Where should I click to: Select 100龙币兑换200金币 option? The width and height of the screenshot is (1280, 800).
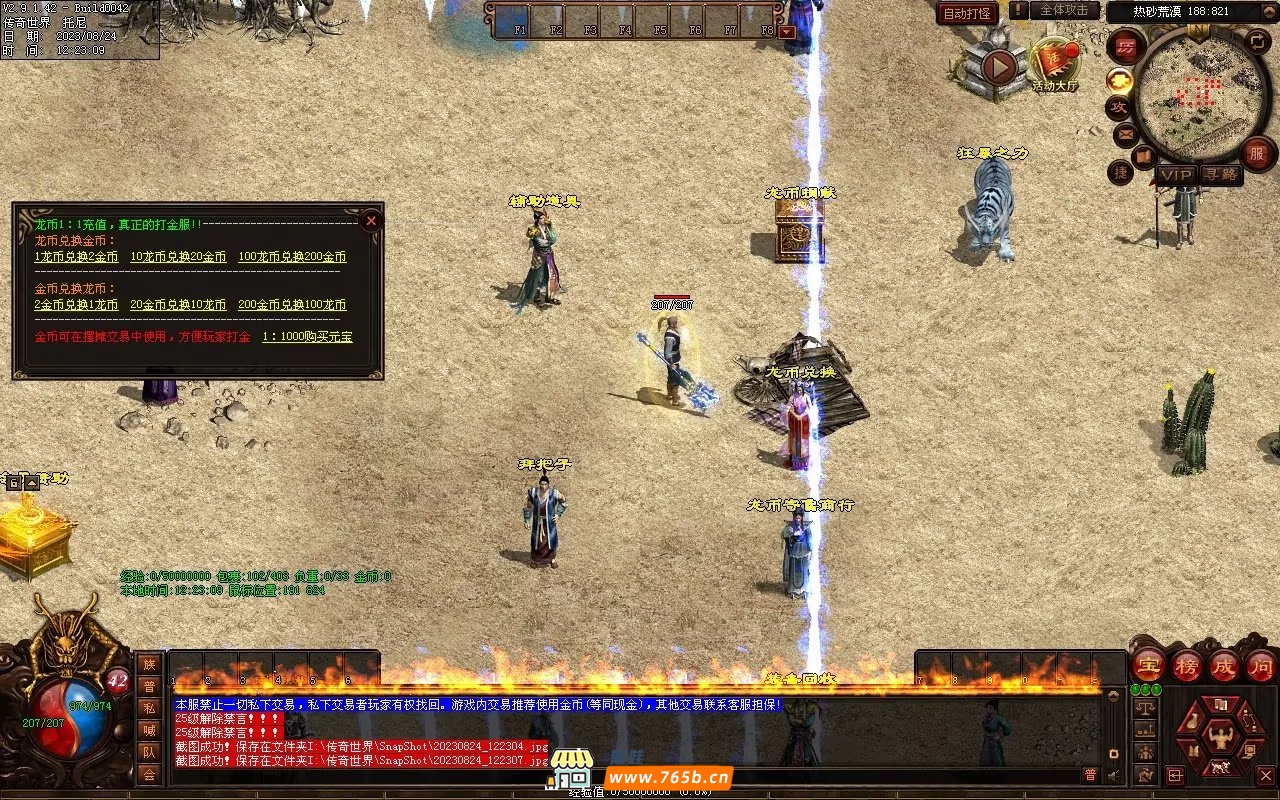coord(292,257)
